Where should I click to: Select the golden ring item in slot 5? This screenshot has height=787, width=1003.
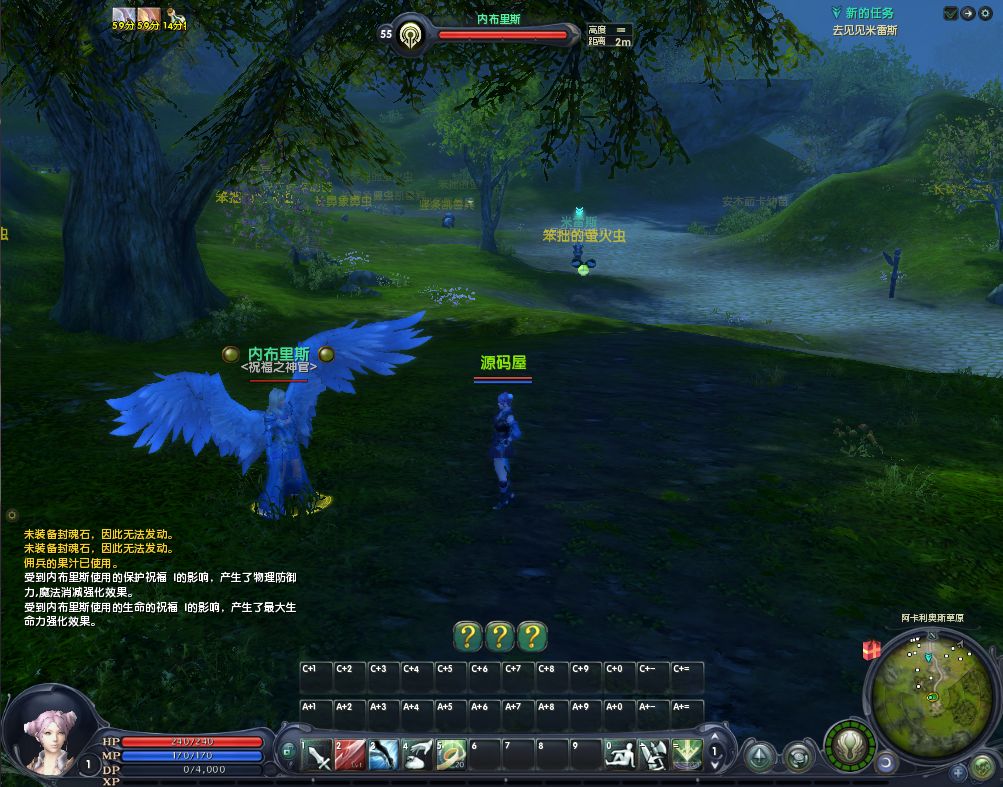point(451,754)
